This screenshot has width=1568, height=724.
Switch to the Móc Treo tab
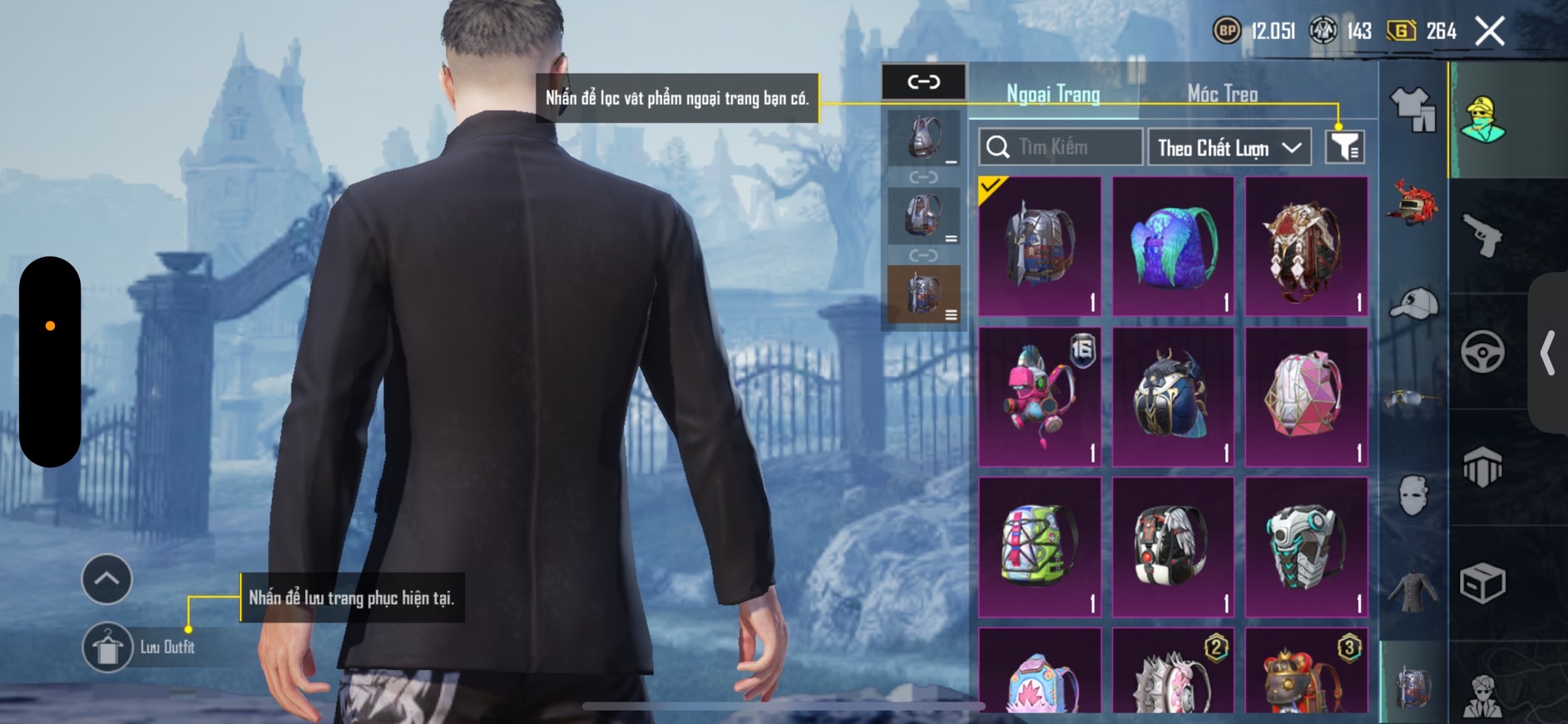[x=1222, y=94]
